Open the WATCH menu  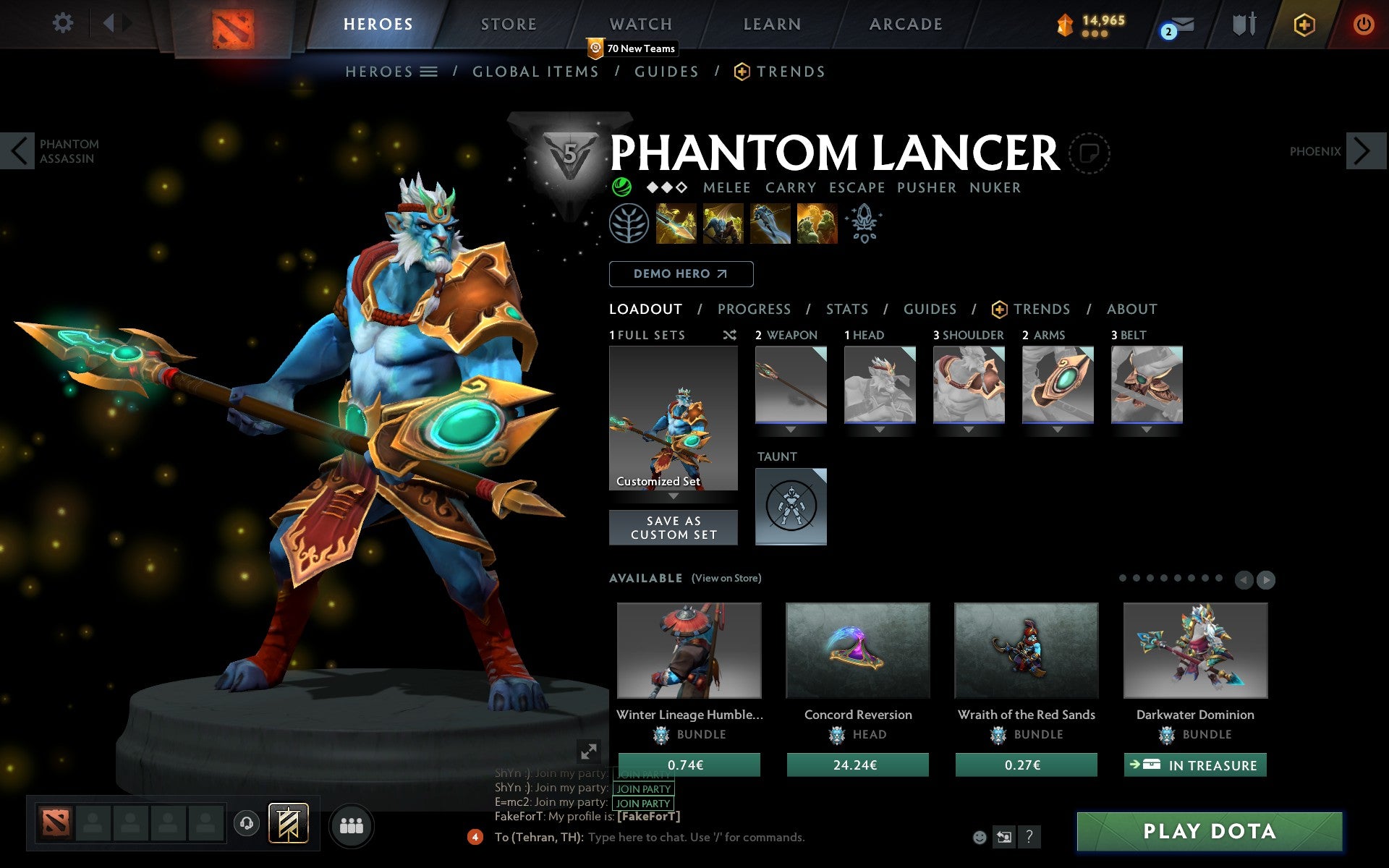point(640,23)
